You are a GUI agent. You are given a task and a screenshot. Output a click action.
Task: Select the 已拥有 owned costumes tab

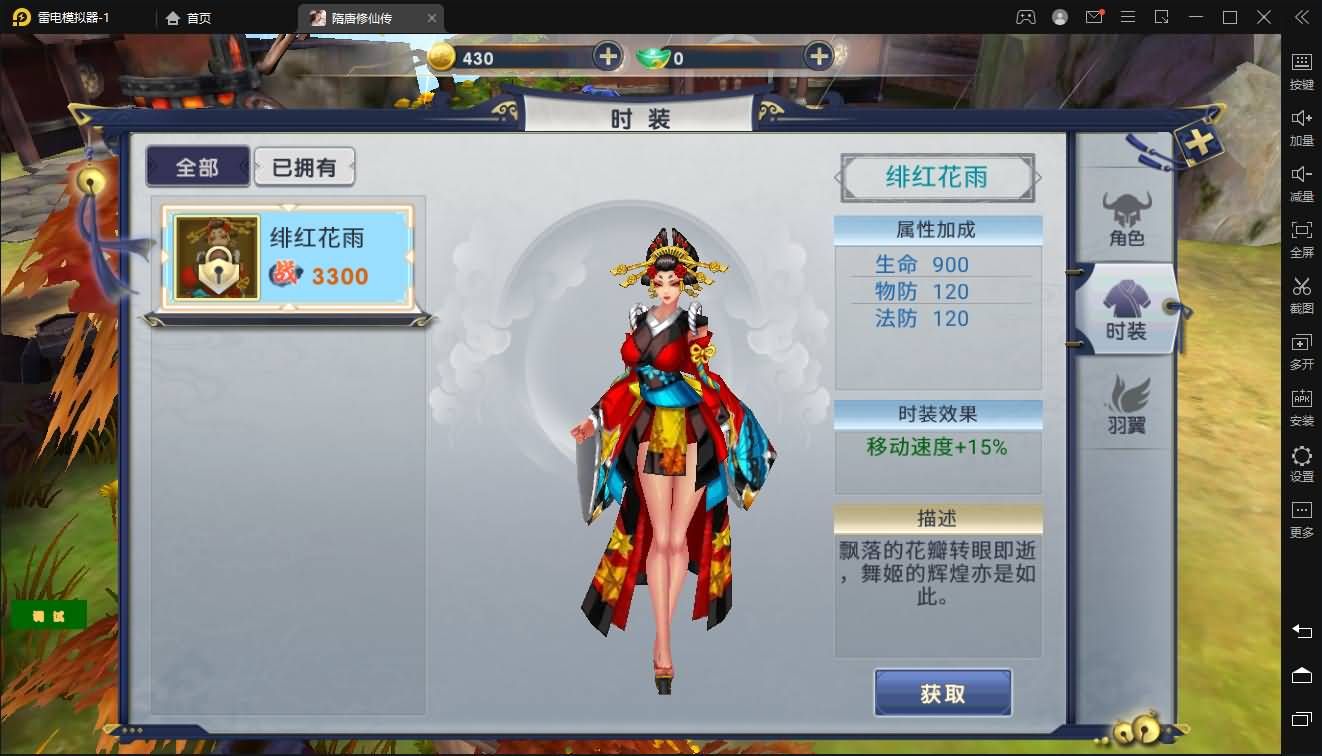click(305, 166)
